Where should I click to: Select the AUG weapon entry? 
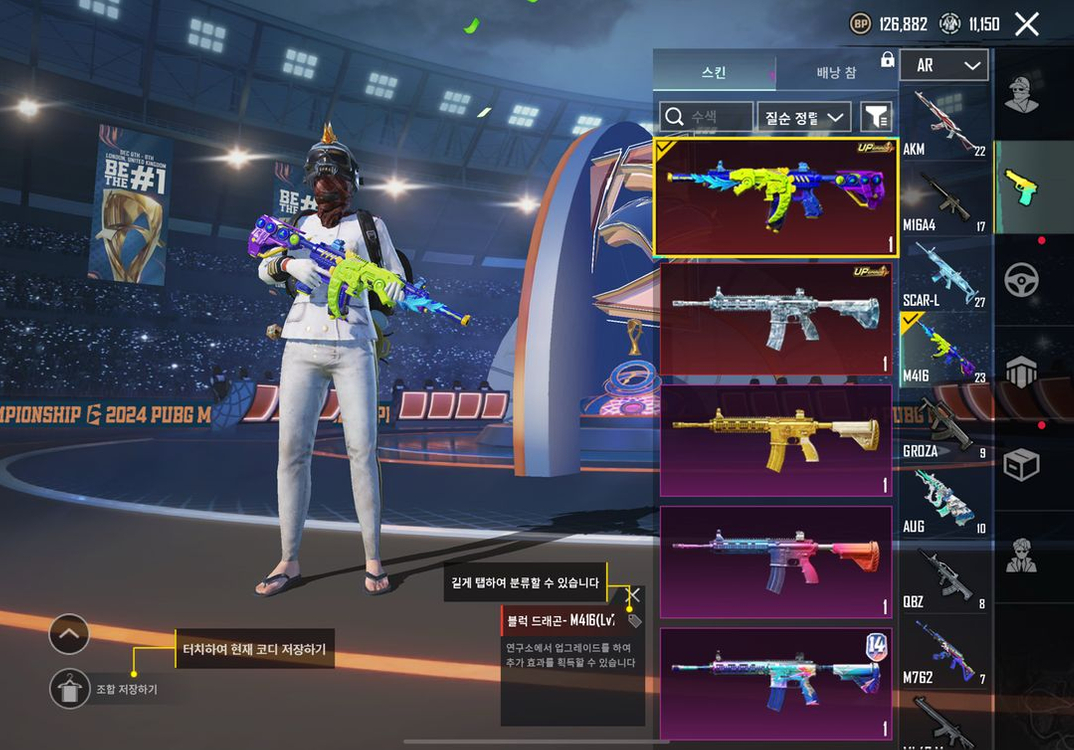click(945, 500)
